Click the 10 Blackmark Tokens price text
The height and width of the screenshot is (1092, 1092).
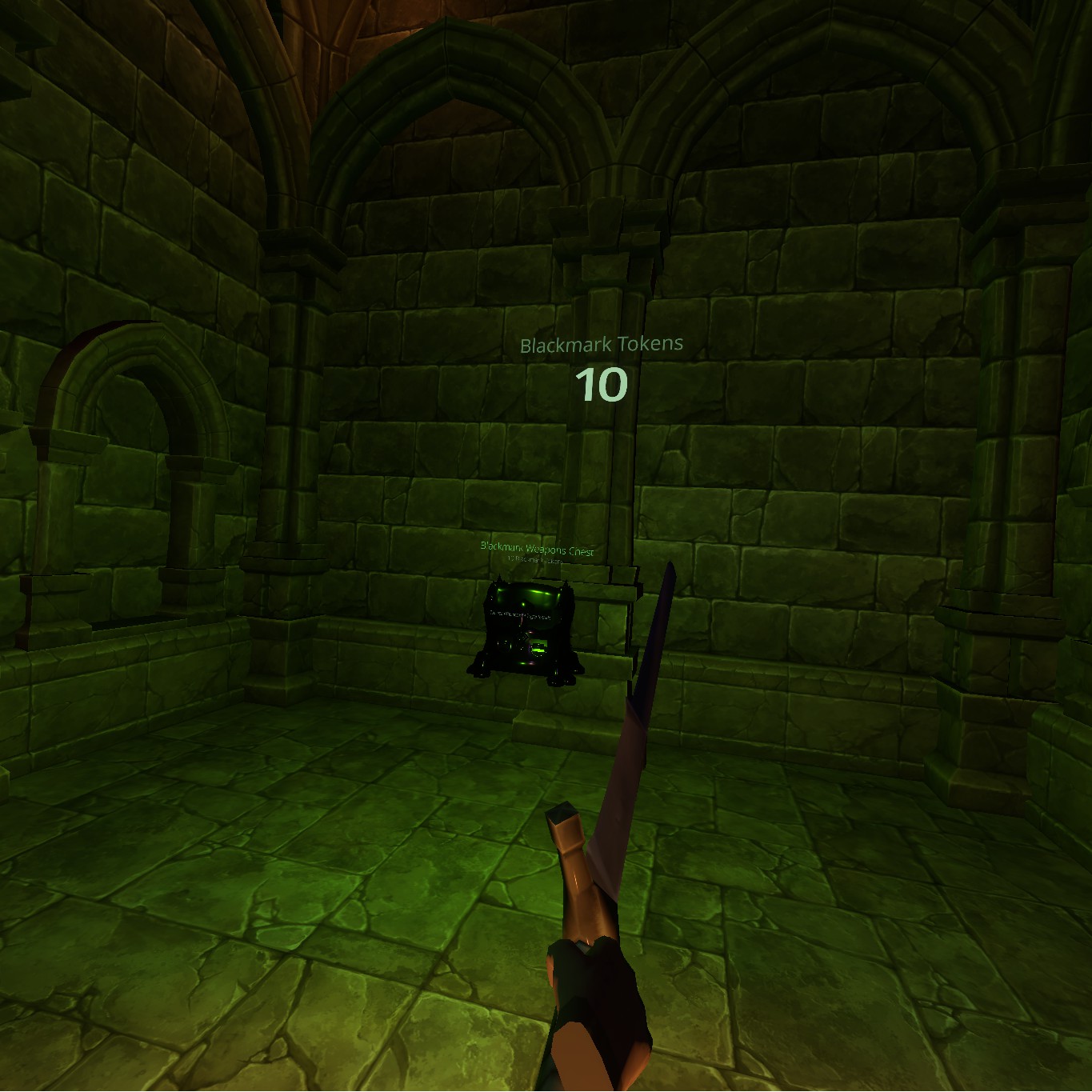534,561
